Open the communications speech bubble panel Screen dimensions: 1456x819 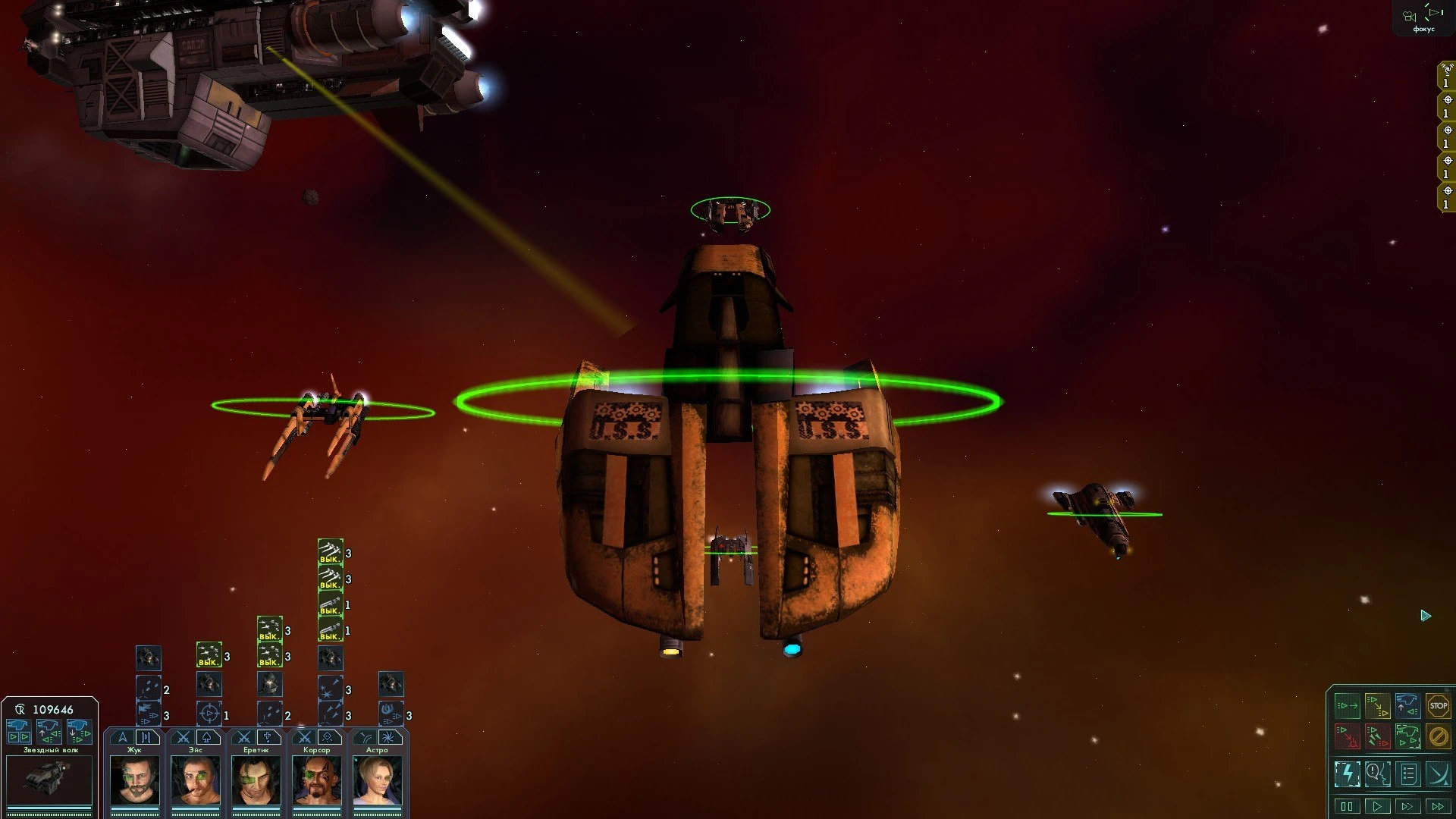(x=1377, y=774)
